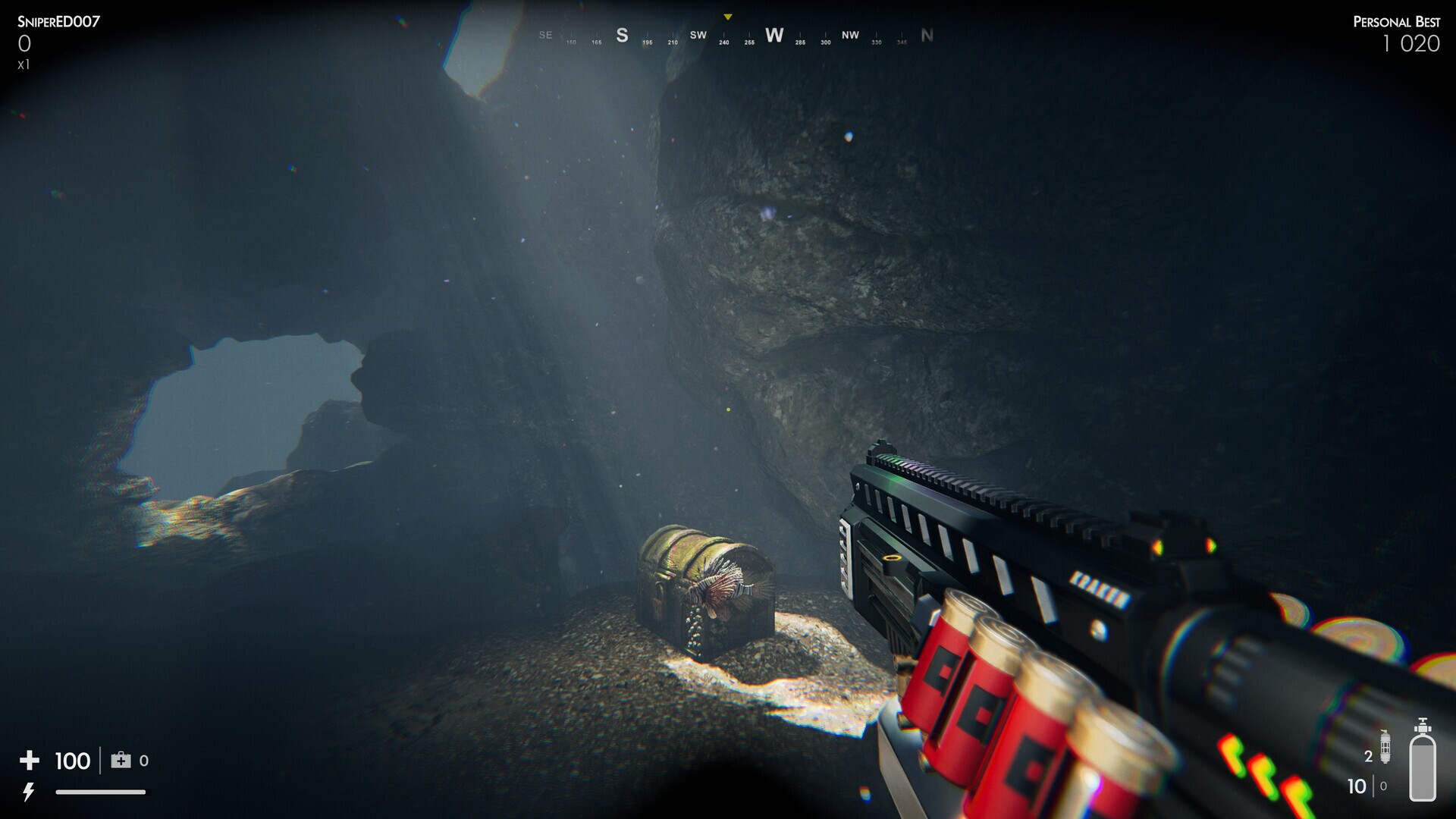Click the 195 compass tick mark
1456x819 pixels.
647,43
